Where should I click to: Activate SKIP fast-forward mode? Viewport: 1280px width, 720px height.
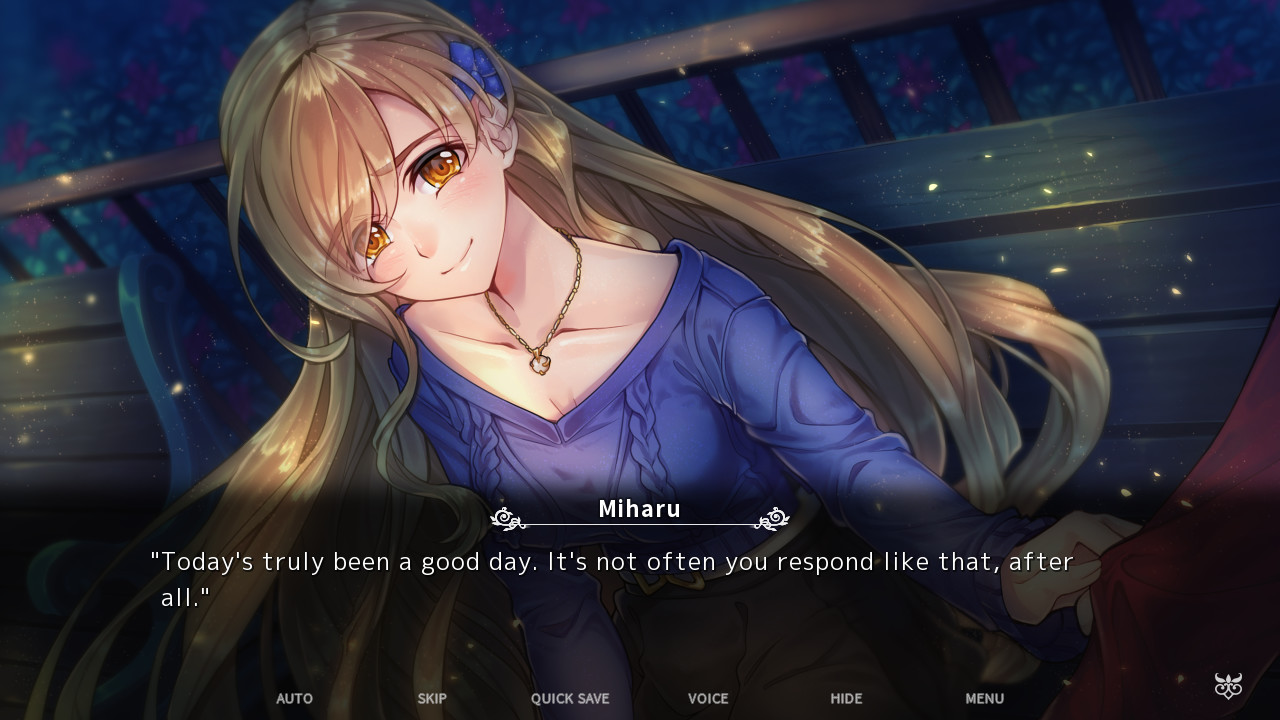click(x=432, y=699)
